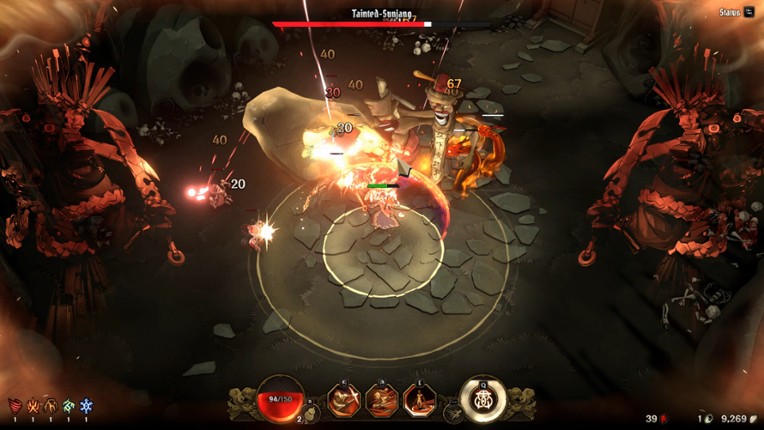Activate the first orange sword-slash skill
Screen dimensions: 764x430
tap(345, 400)
